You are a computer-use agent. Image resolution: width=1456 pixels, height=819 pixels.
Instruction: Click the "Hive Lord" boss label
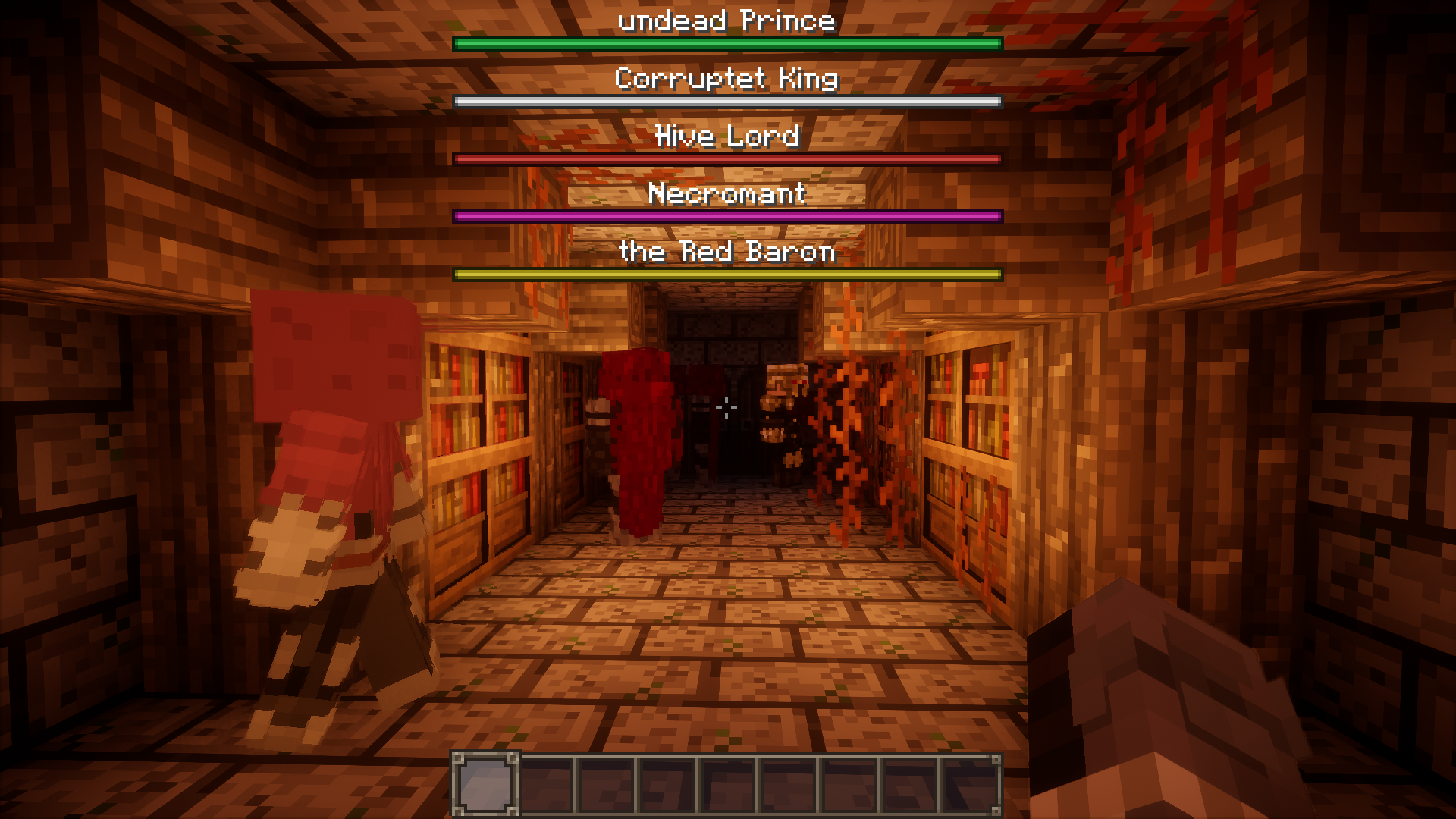[726, 136]
